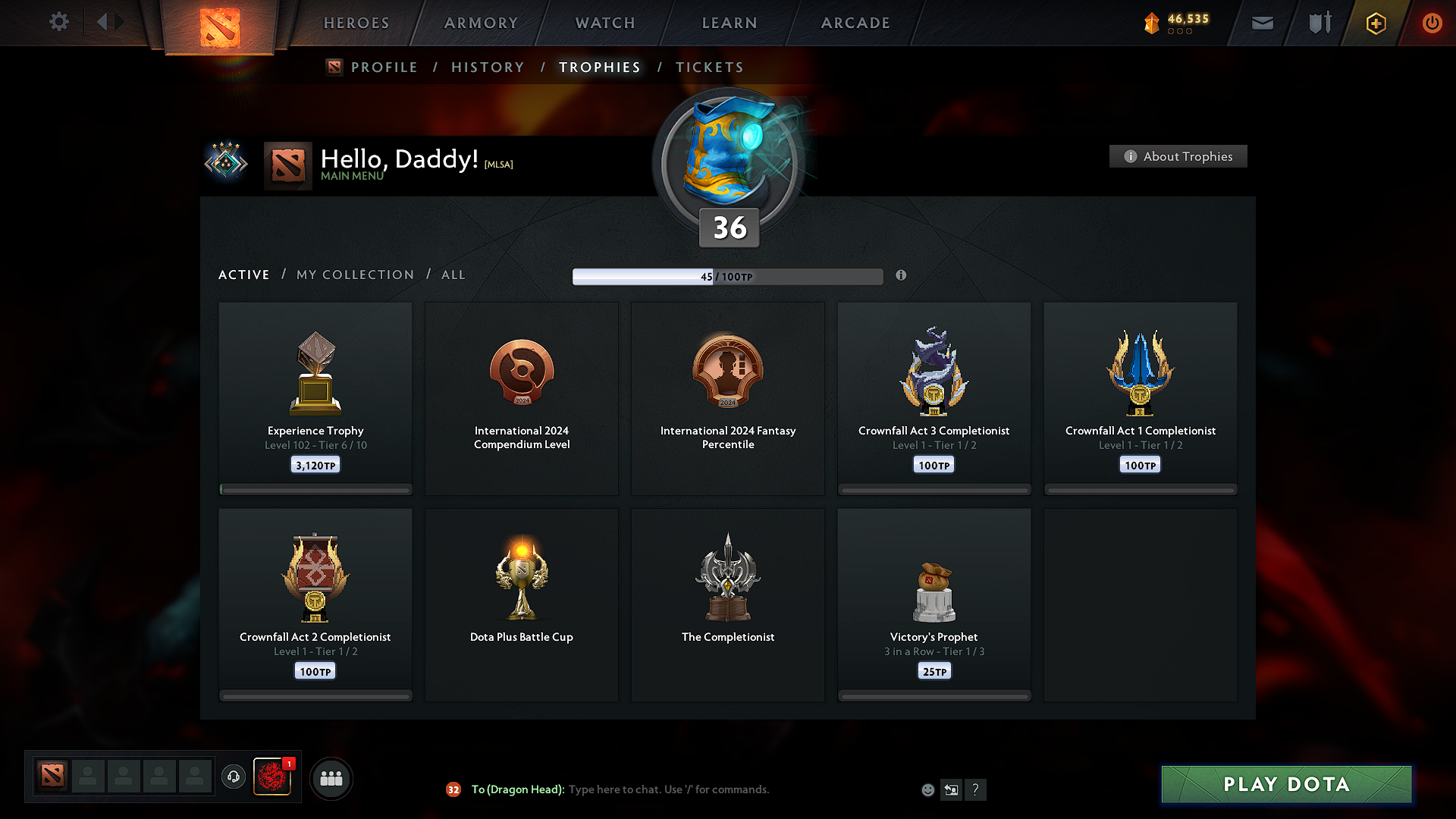Image resolution: width=1456 pixels, height=819 pixels.
Task: Open the HISTORY tab
Action: (487, 67)
